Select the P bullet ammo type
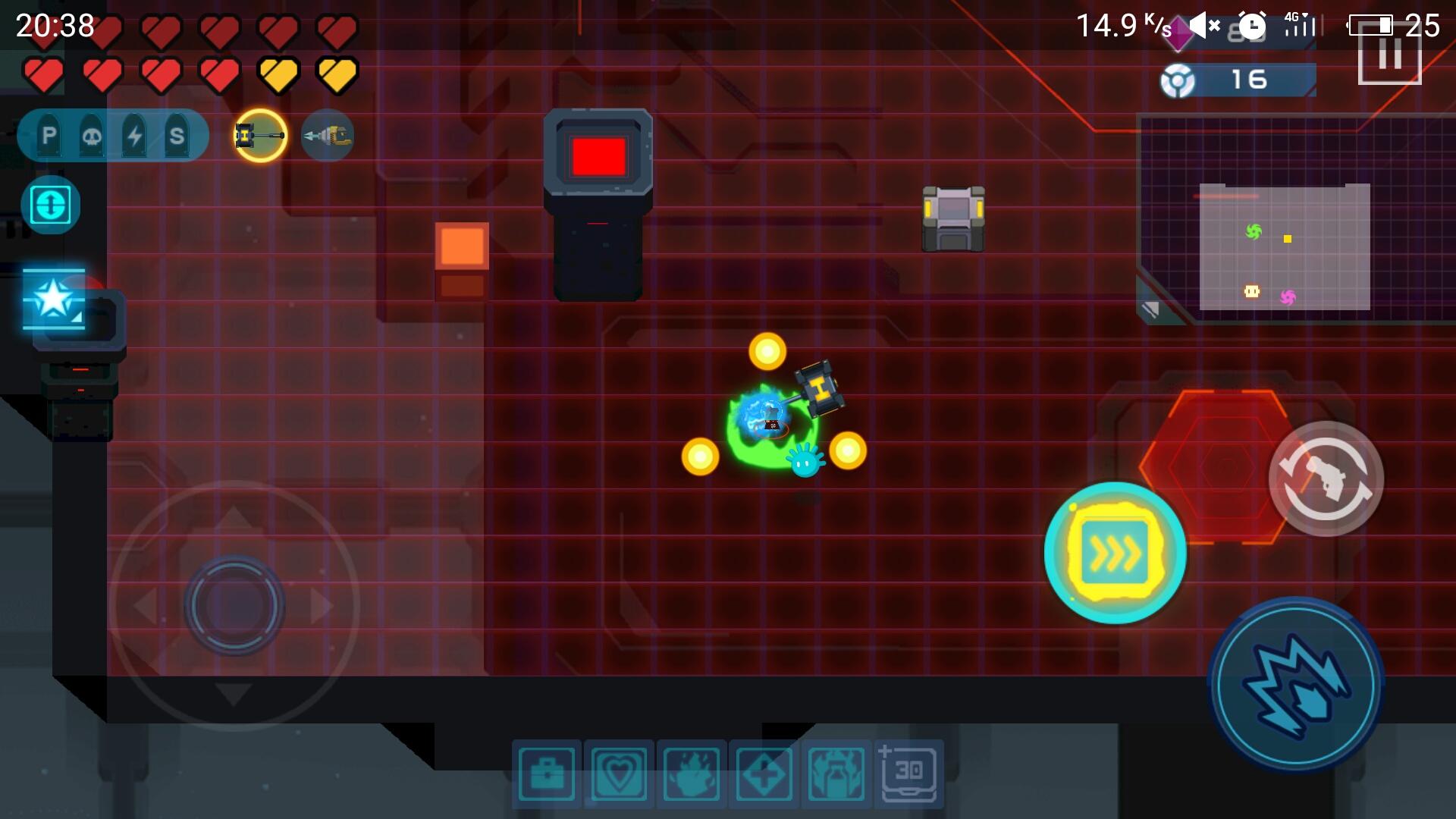 coord(49,135)
